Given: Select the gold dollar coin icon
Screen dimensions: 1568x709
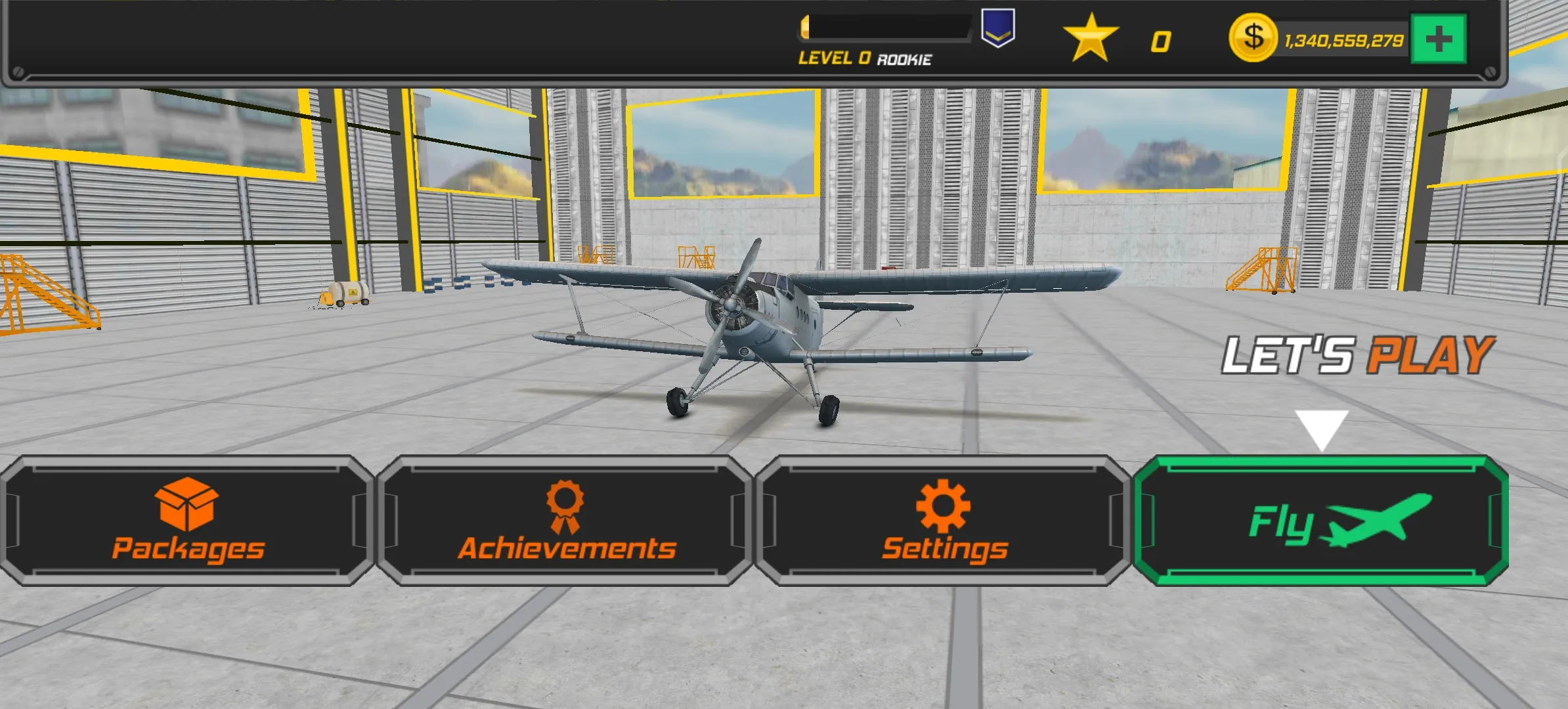Looking at the screenshot, I should [x=1252, y=38].
